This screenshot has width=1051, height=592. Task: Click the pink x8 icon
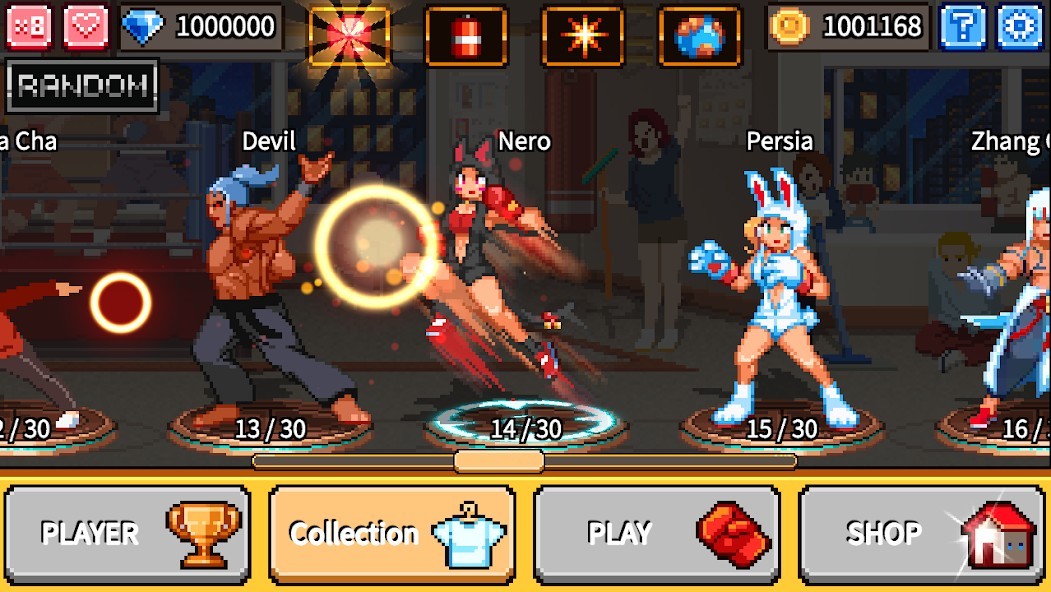pyautogui.click(x=28, y=27)
